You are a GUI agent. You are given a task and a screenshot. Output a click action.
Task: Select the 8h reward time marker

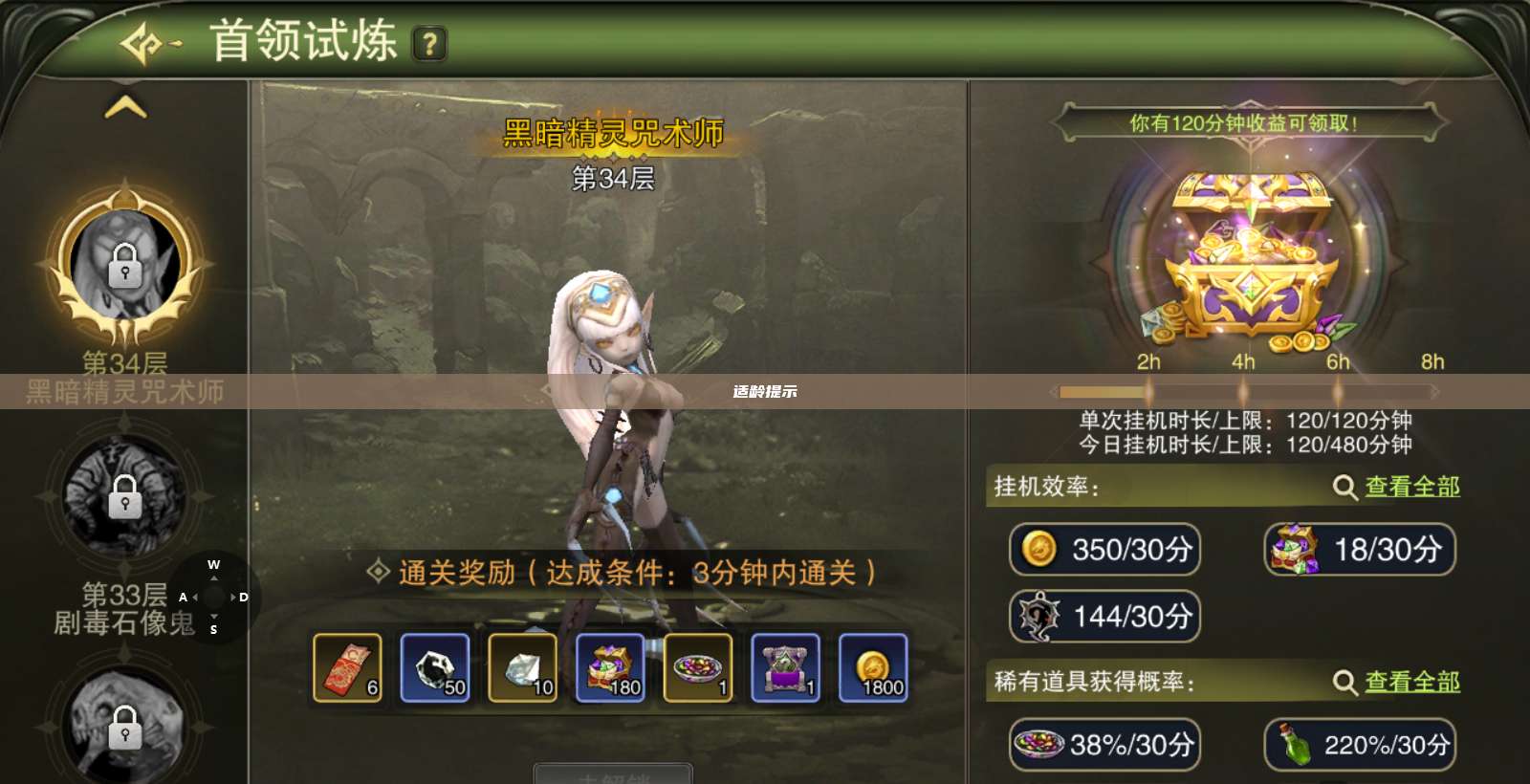click(1432, 362)
